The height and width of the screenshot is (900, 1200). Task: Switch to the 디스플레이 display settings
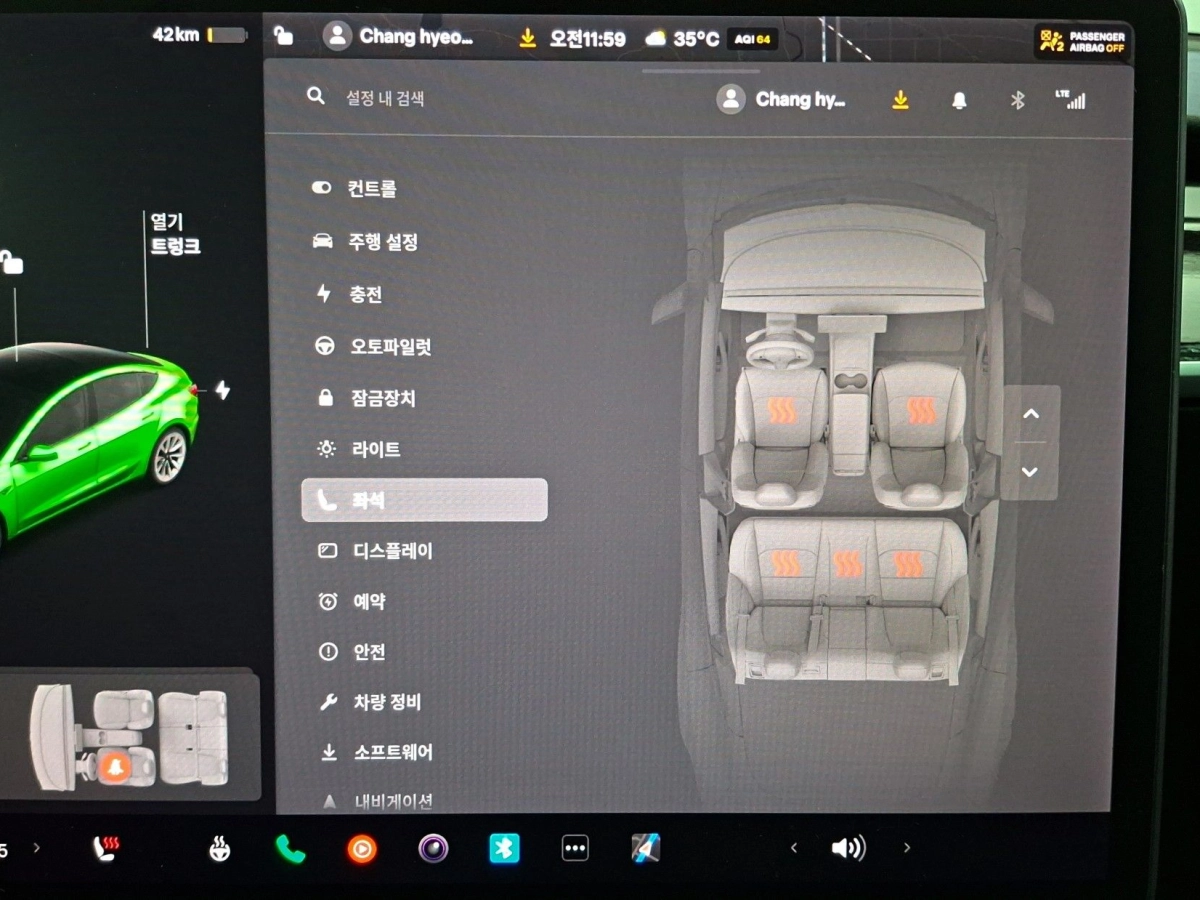coord(392,551)
